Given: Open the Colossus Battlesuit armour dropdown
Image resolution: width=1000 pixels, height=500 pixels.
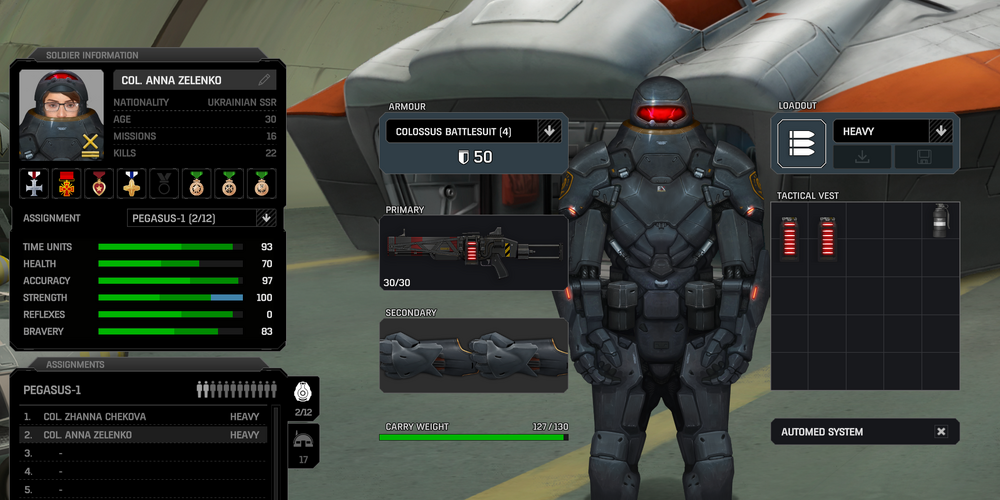Looking at the screenshot, I should [548, 131].
